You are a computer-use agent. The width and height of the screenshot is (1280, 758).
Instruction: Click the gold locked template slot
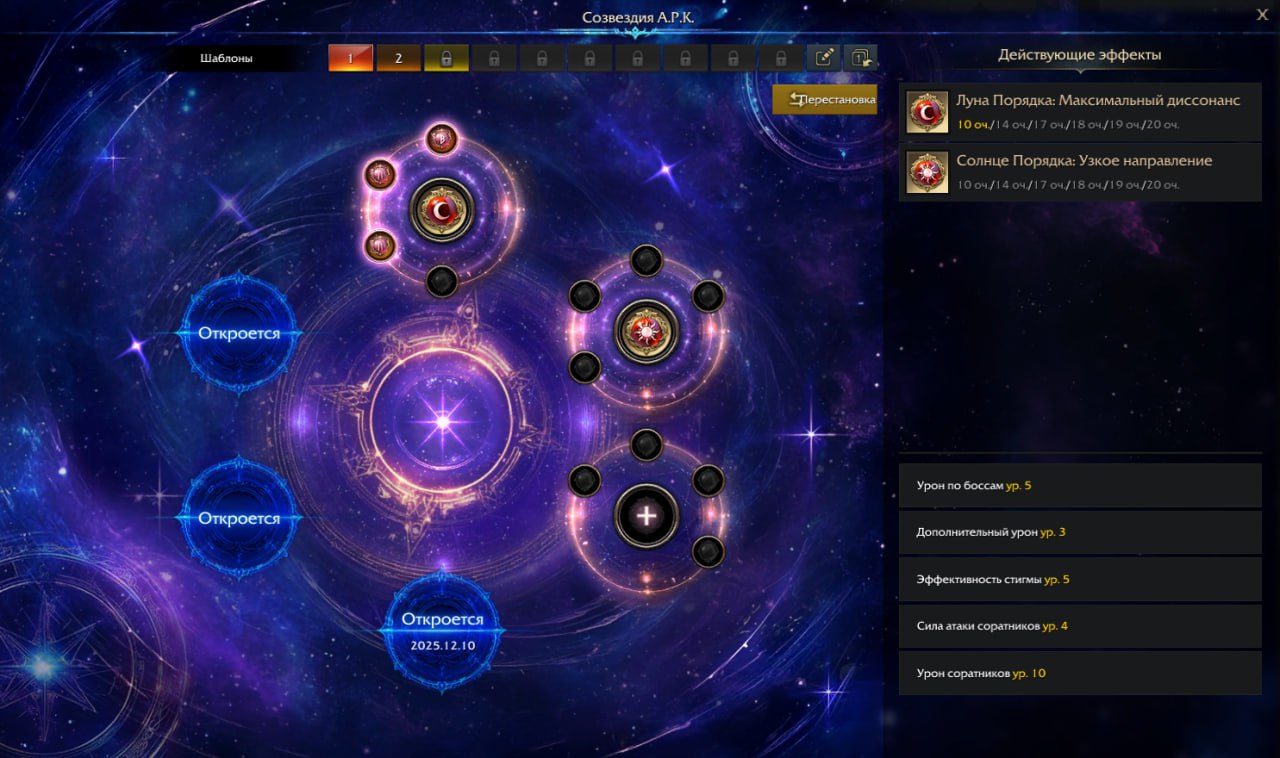(446, 58)
